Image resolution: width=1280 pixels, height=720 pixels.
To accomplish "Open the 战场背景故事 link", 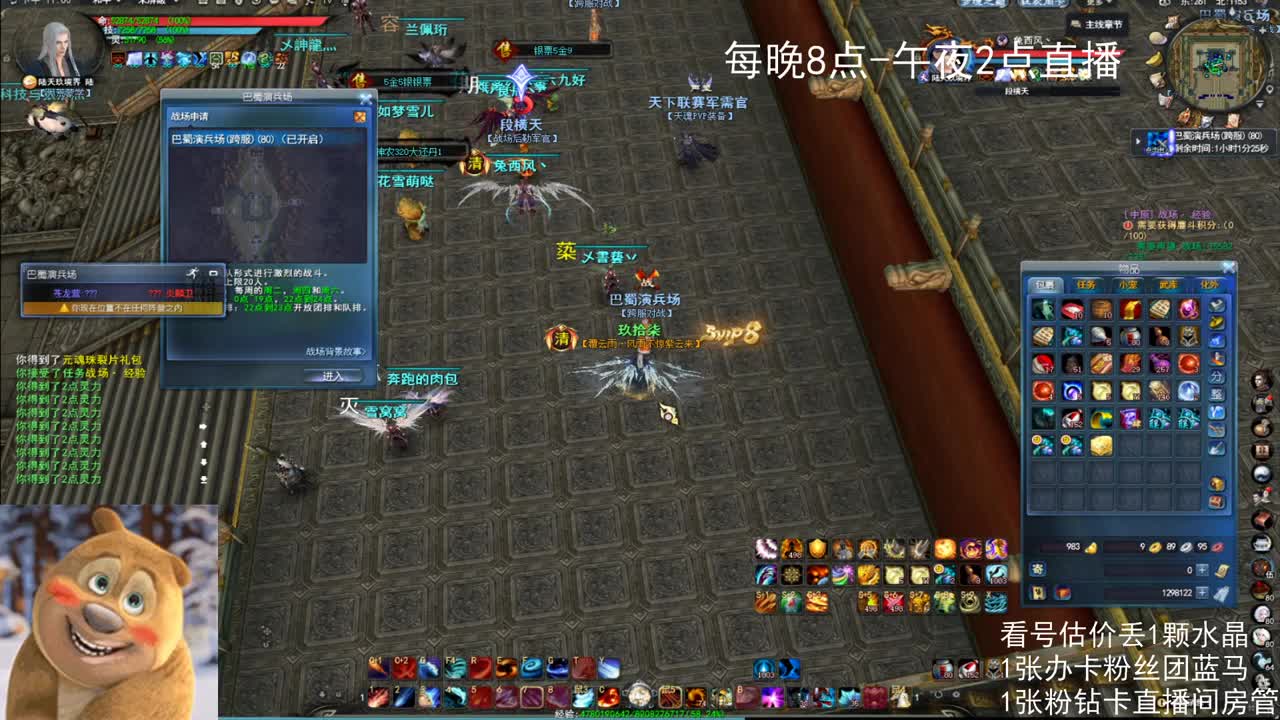I will click(x=334, y=353).
